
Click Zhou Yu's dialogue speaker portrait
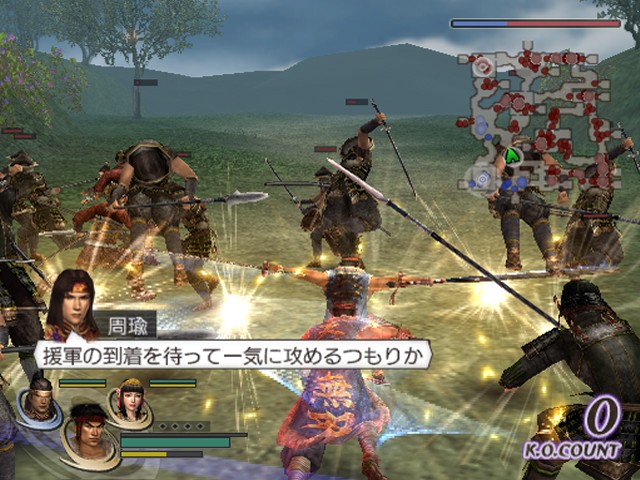click(x=71, y=298)
